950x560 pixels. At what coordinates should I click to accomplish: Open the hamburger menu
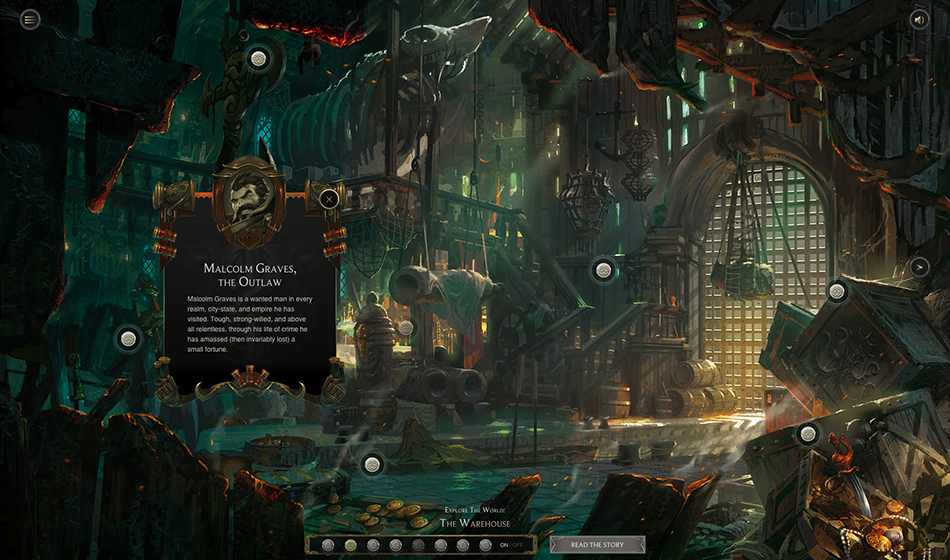click(31, 18)
